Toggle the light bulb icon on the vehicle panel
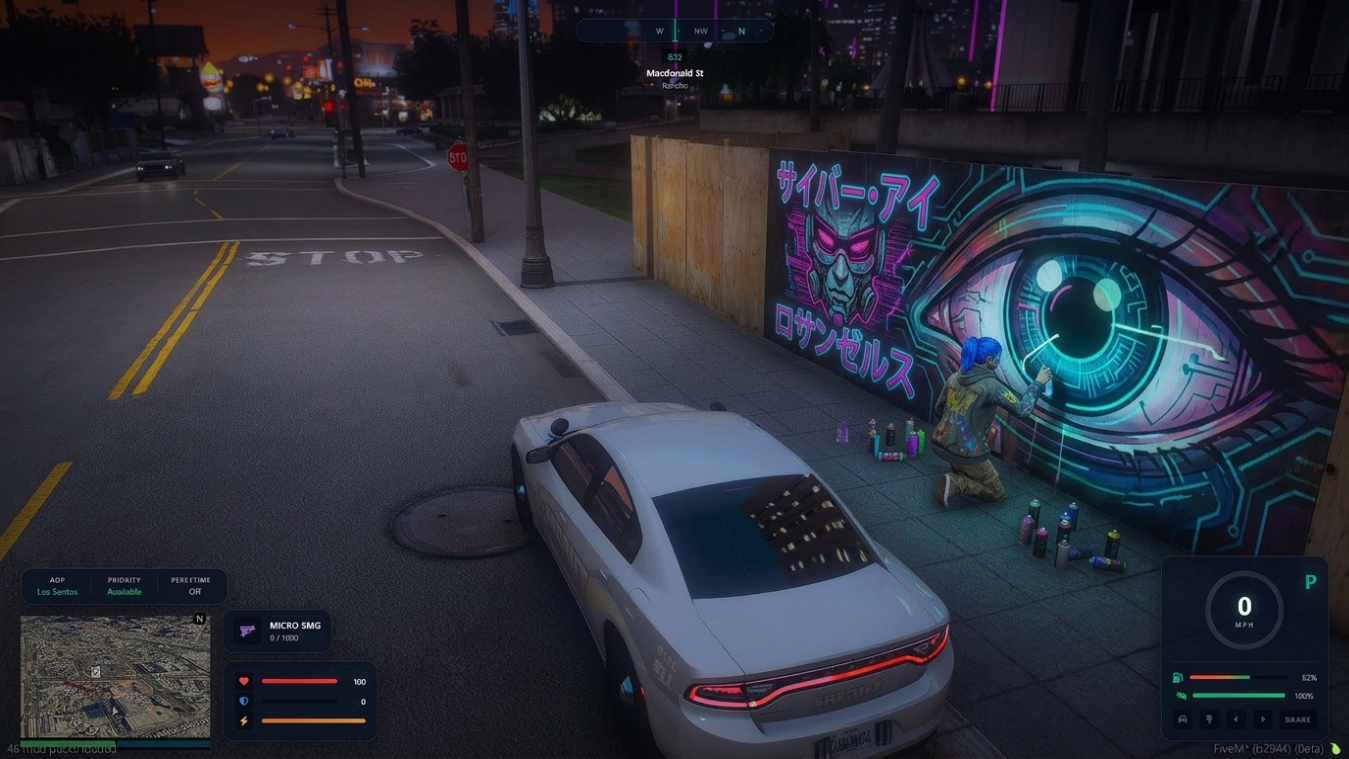The height and width of the screenshot is (759, 1349). click(x=1209, y=719)
